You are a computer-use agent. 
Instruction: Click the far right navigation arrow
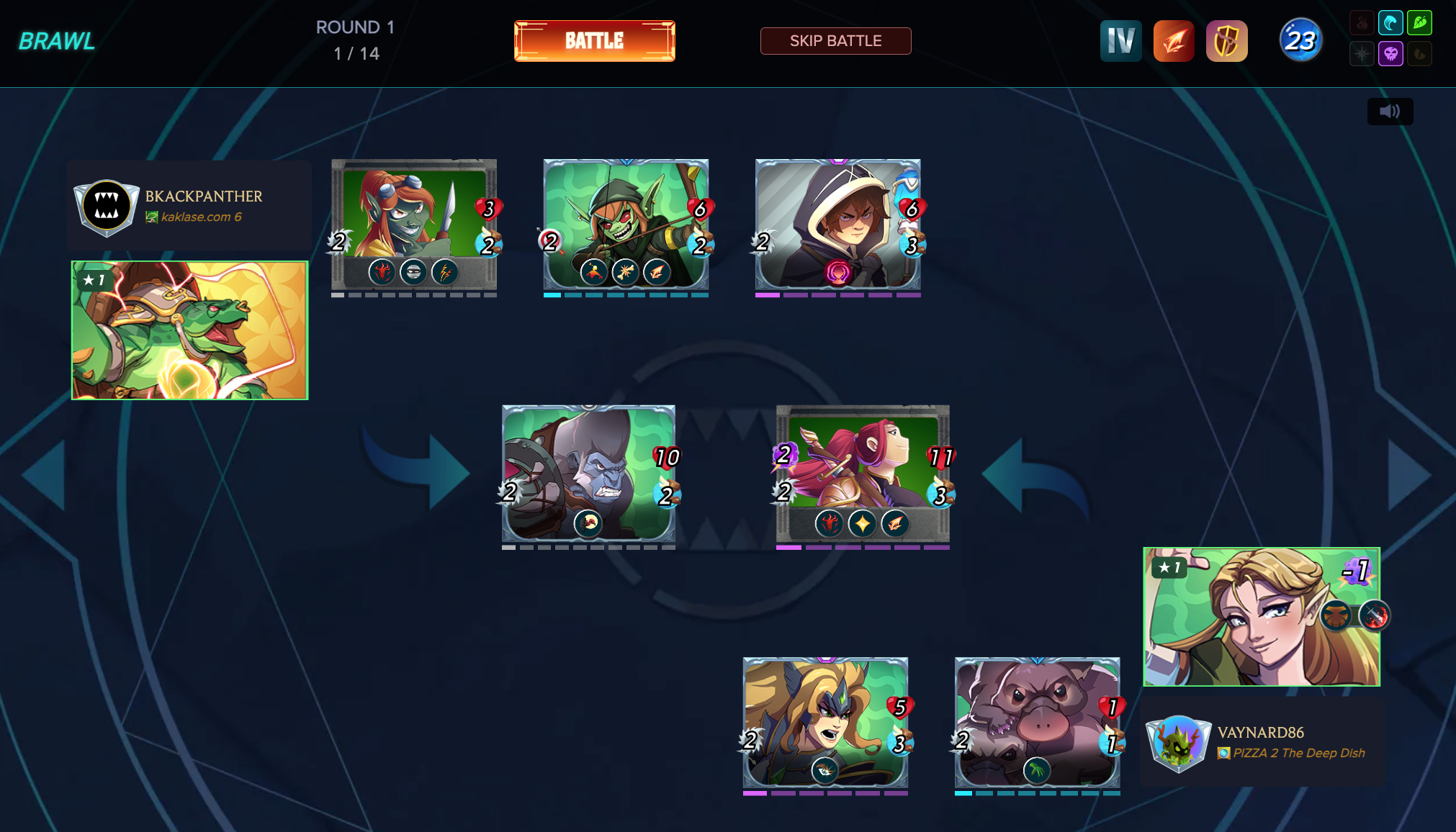[x=1408, y=476]
